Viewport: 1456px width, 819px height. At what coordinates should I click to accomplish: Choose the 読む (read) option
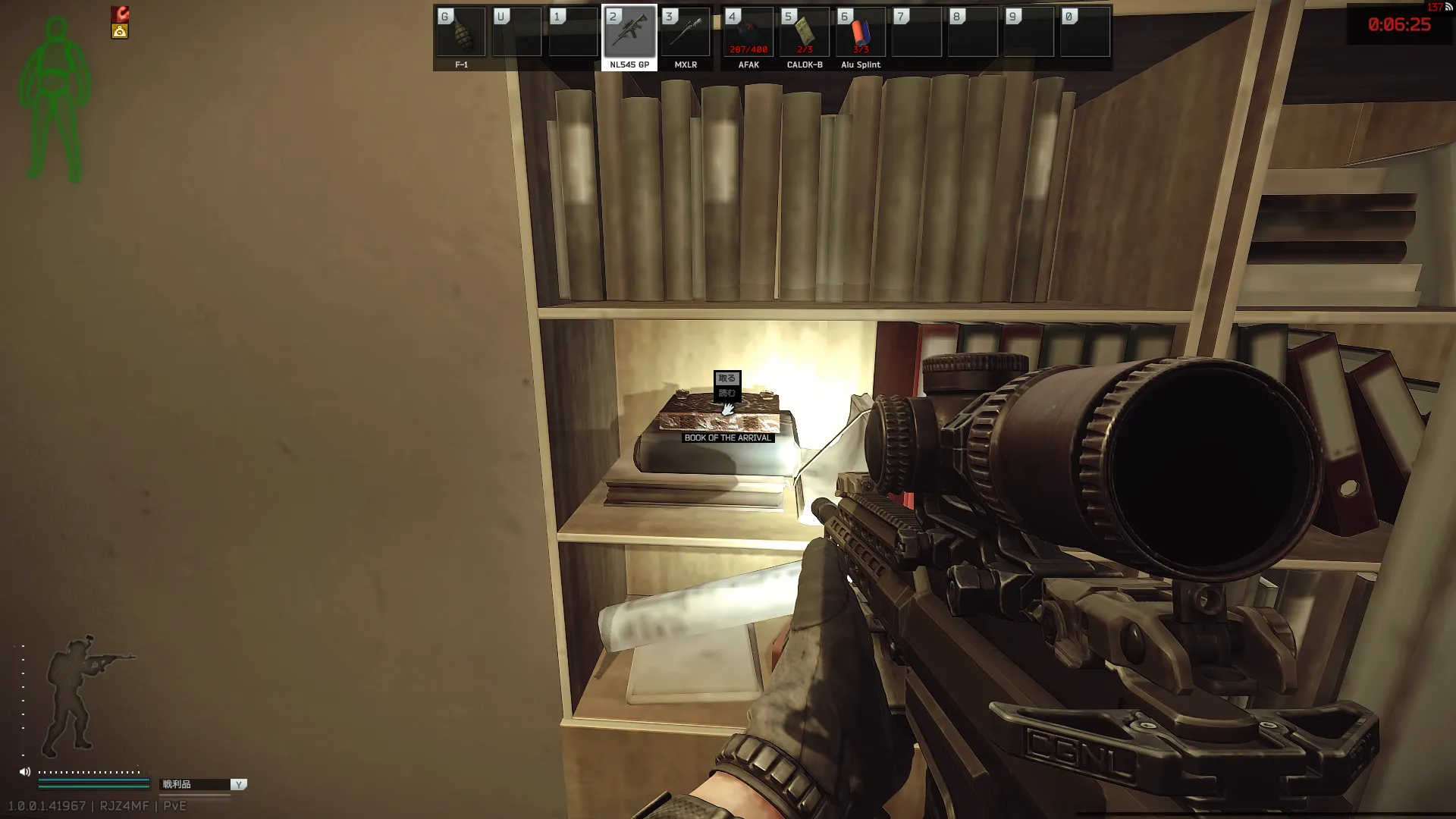[726, 393]
